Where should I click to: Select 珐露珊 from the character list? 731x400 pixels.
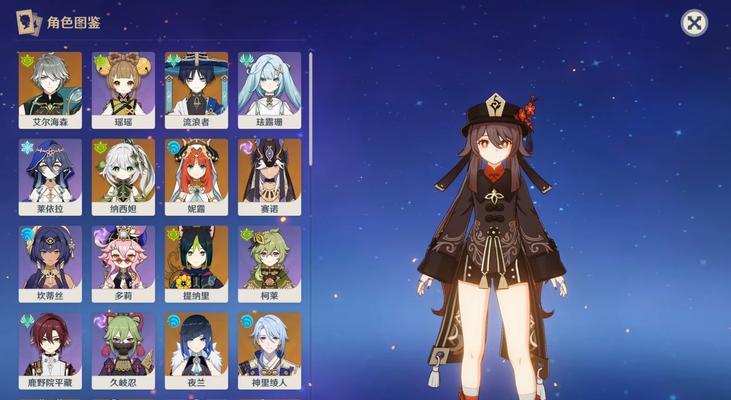point(269,88)
